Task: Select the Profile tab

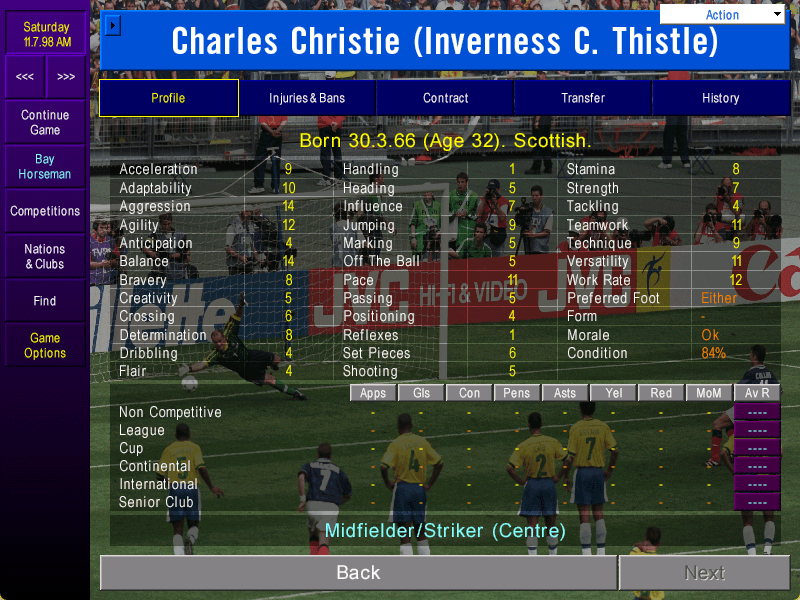Action: click(168, 98)
